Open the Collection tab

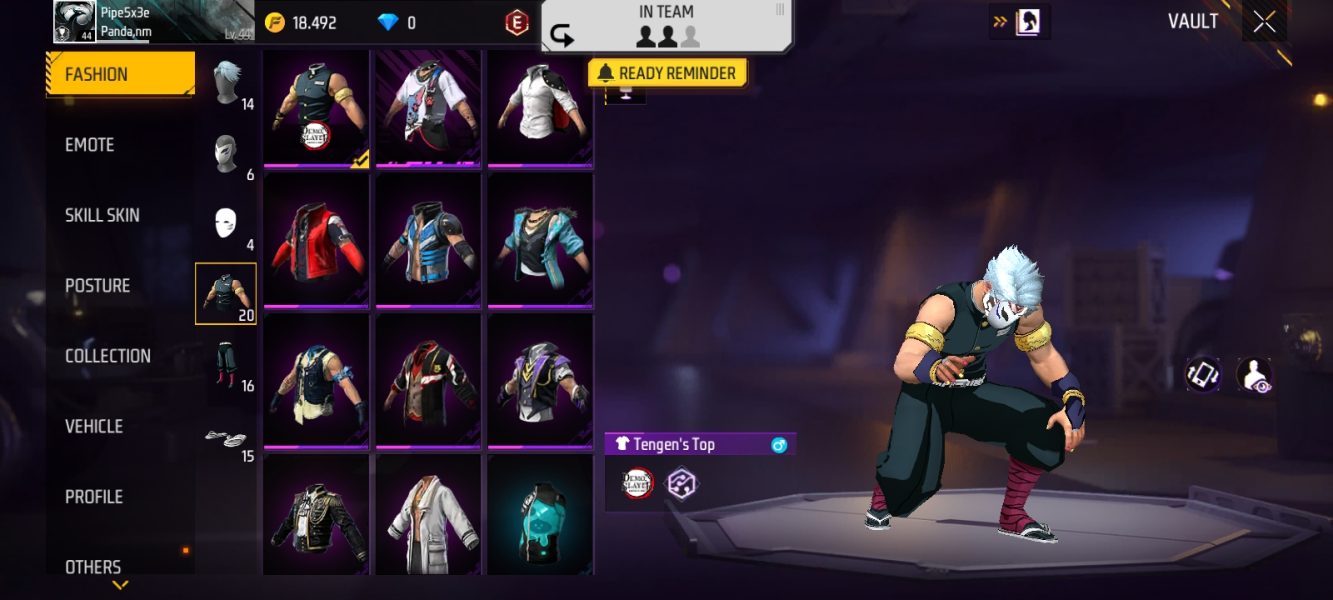[107, 356]
